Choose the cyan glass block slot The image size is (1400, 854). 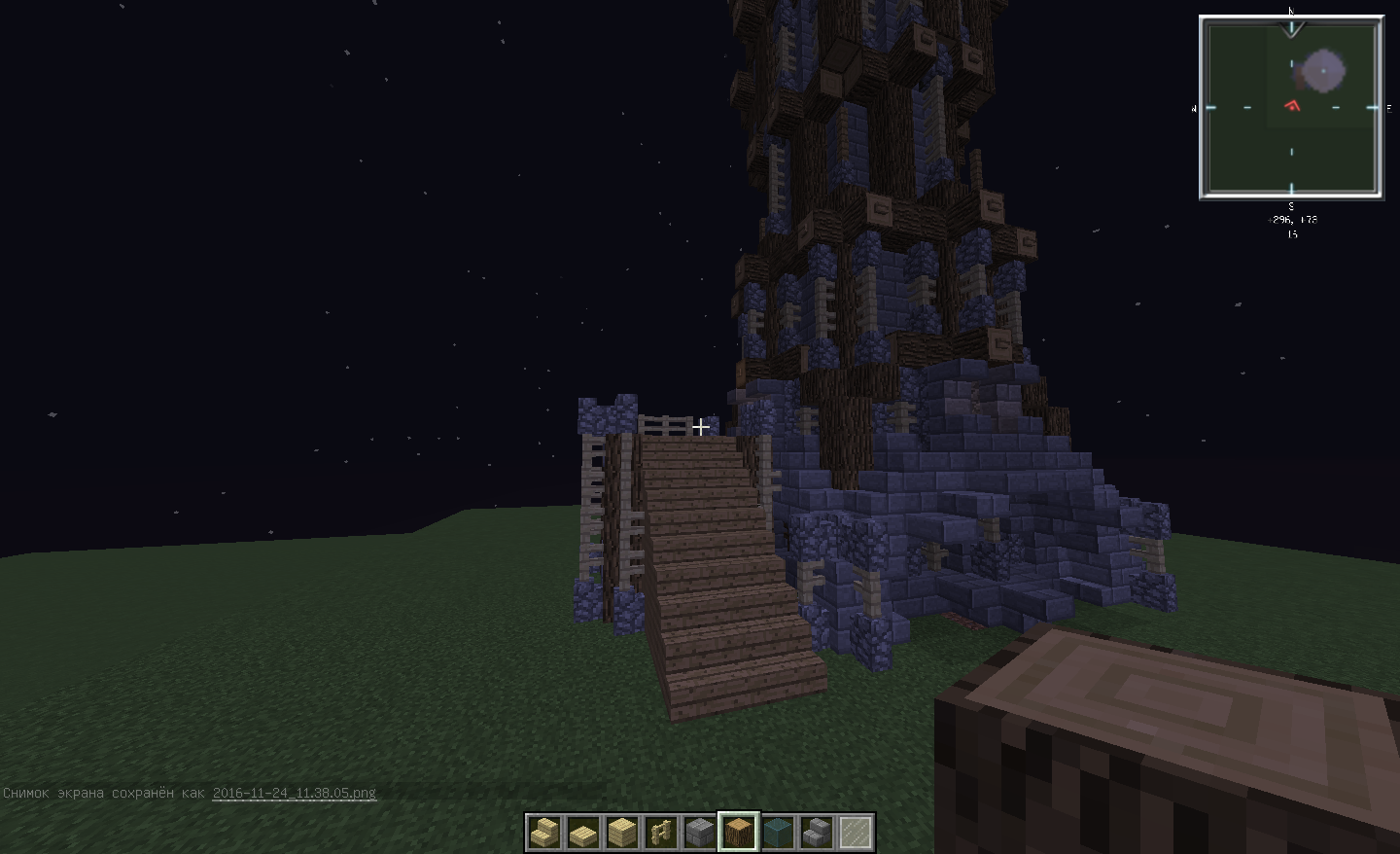(x=778, y=833)
